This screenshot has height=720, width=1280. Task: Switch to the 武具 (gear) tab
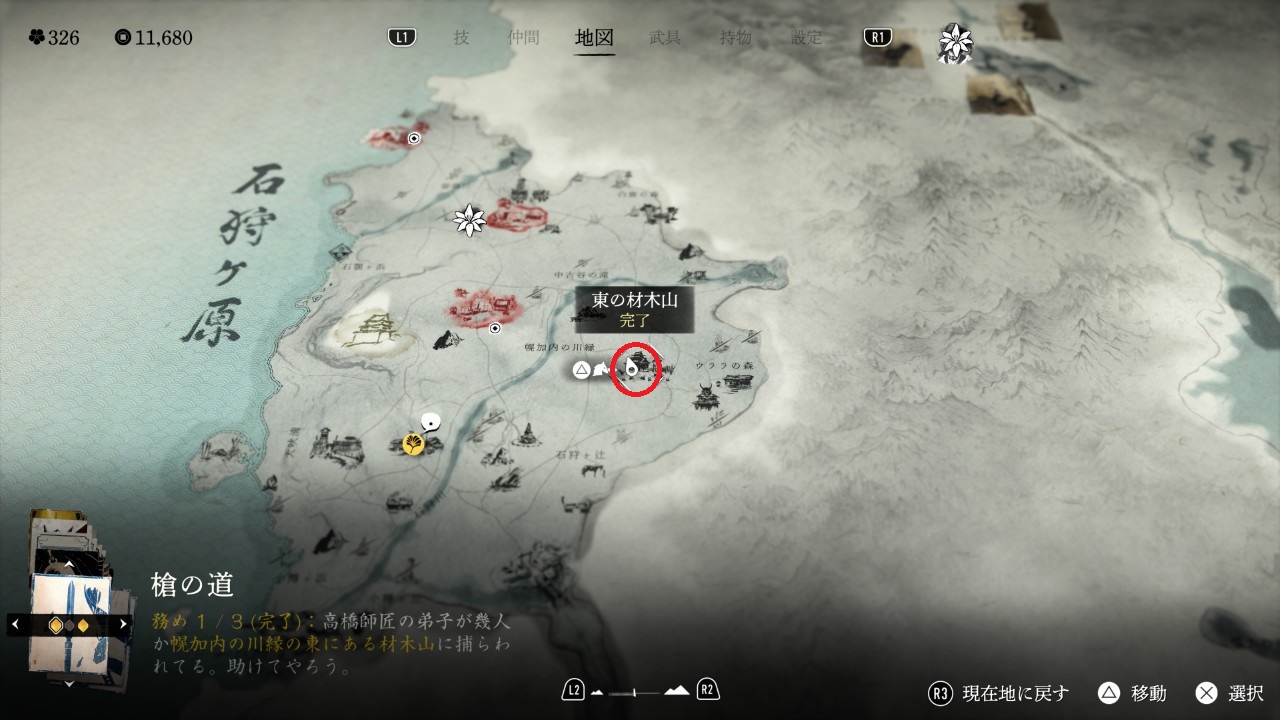point(665,38)
